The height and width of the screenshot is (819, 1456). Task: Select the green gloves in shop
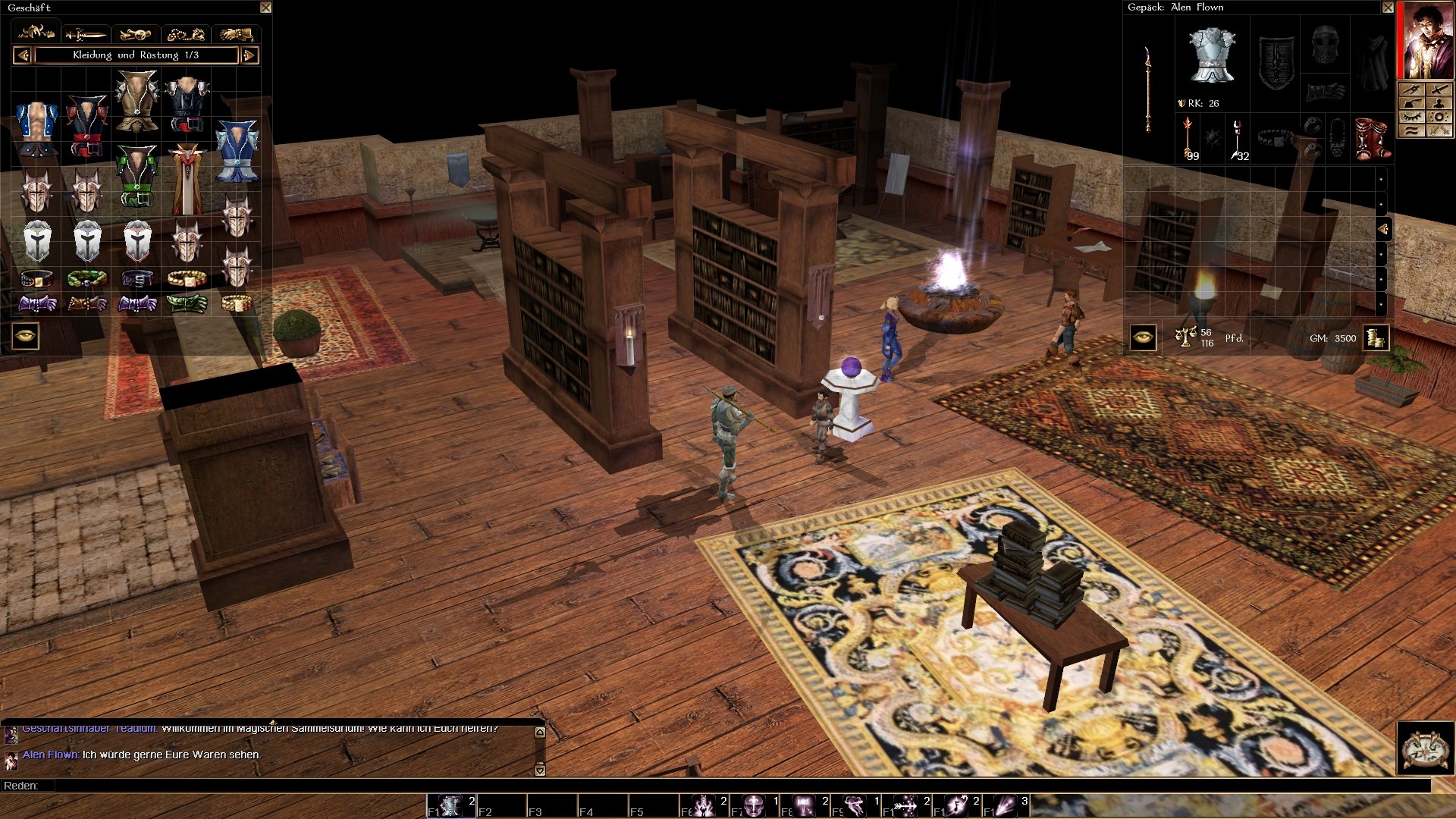187,304
